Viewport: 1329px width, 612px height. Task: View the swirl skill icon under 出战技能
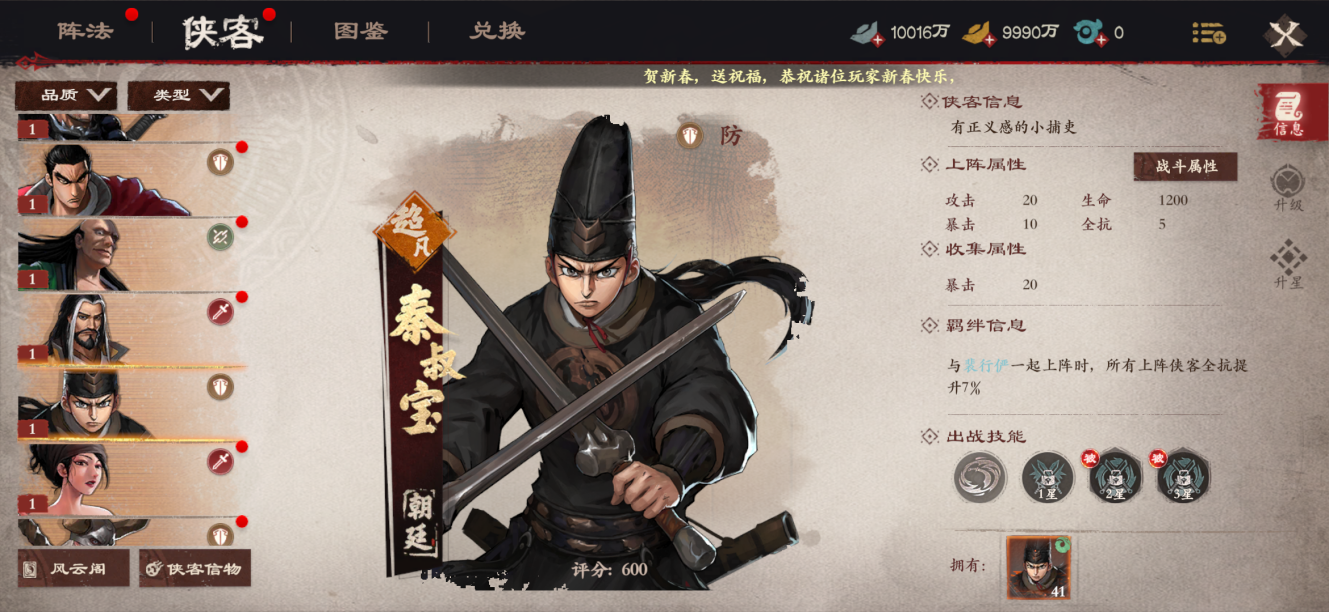(x=979, y=477)
